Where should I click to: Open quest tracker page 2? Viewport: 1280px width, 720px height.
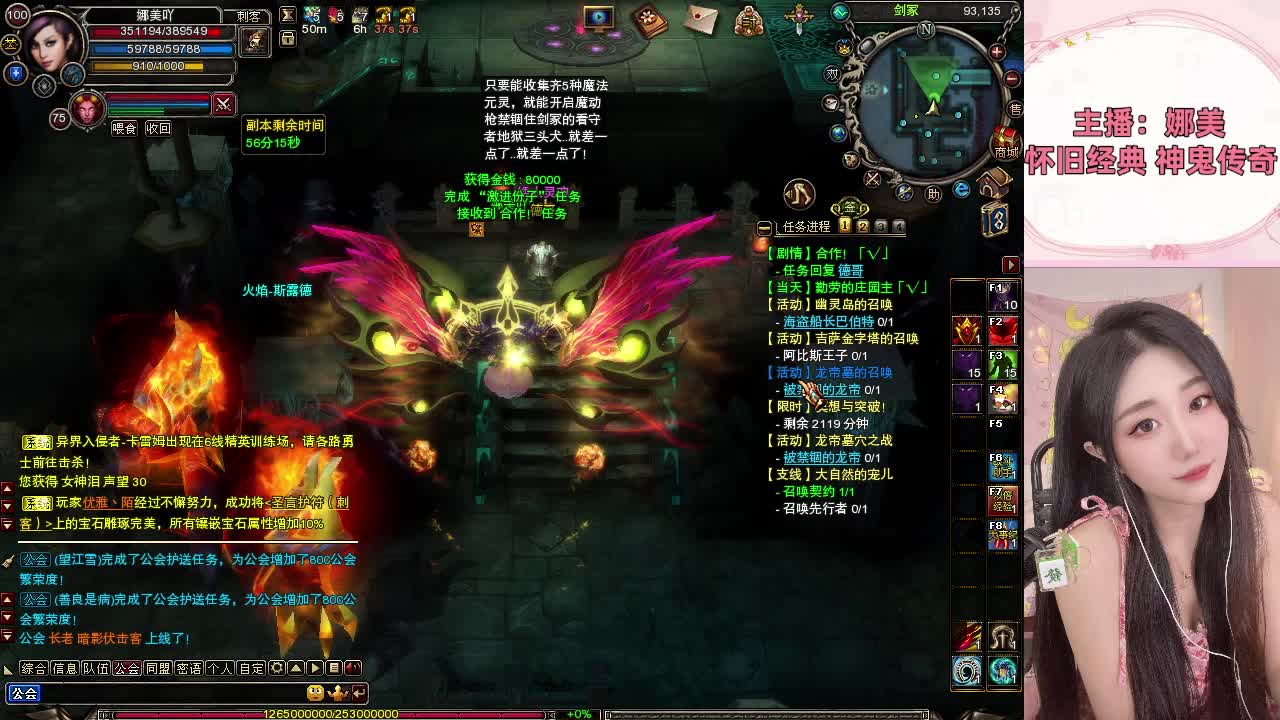[862, 227]
